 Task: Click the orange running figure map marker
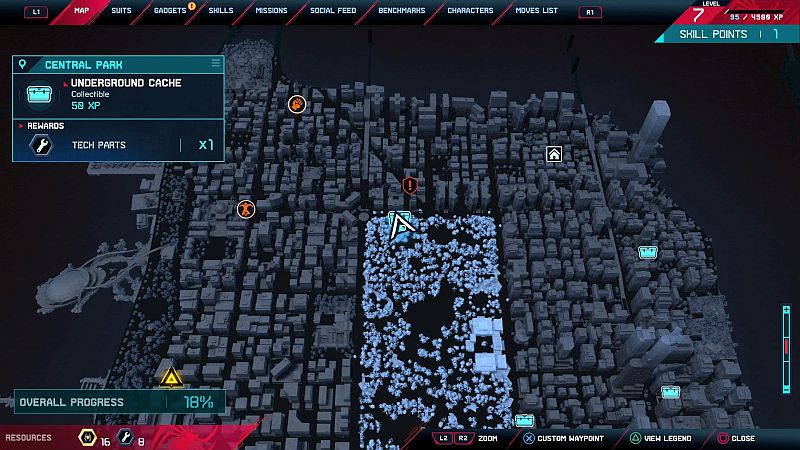tap(245, 209)
